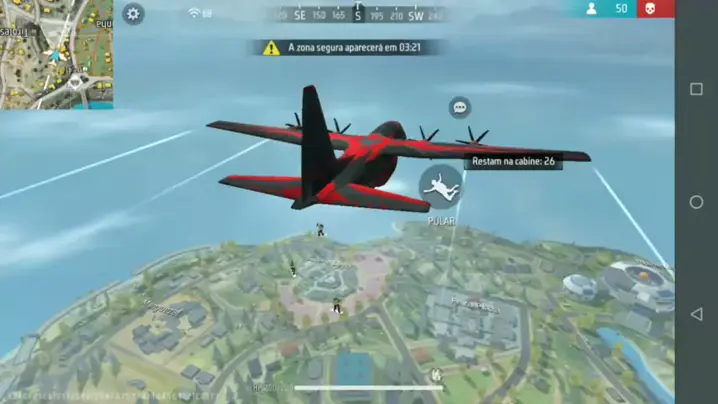Open the chat speech bubble
The image size is (718, 404).
[x=460, y=107]
